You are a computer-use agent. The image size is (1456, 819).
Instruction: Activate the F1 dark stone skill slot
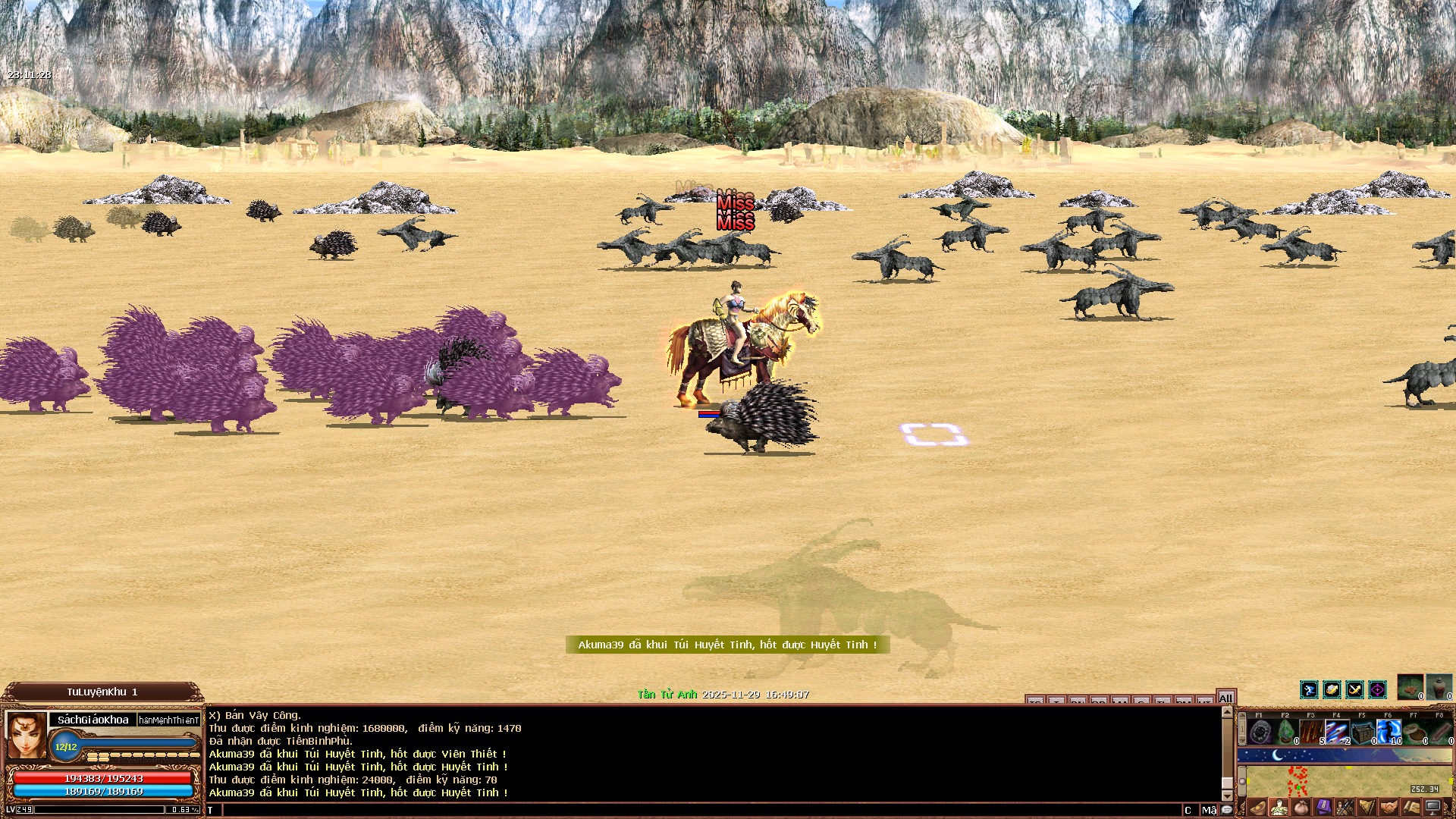coord(1260,732)
